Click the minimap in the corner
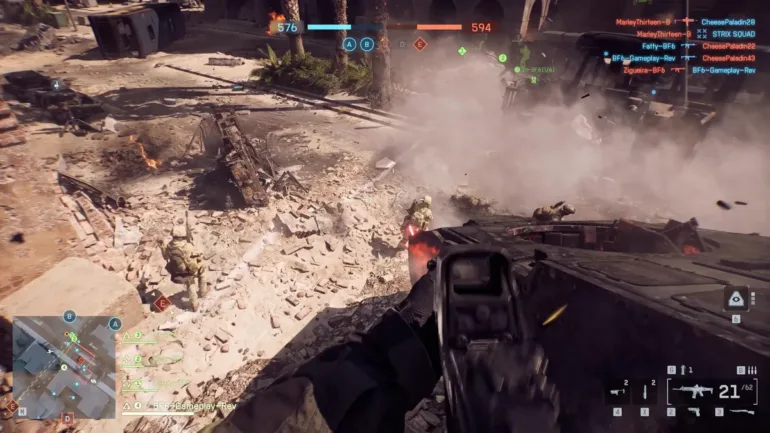Image resolution: width=770 pixels, height=433 pixels. tap(65, 367)
